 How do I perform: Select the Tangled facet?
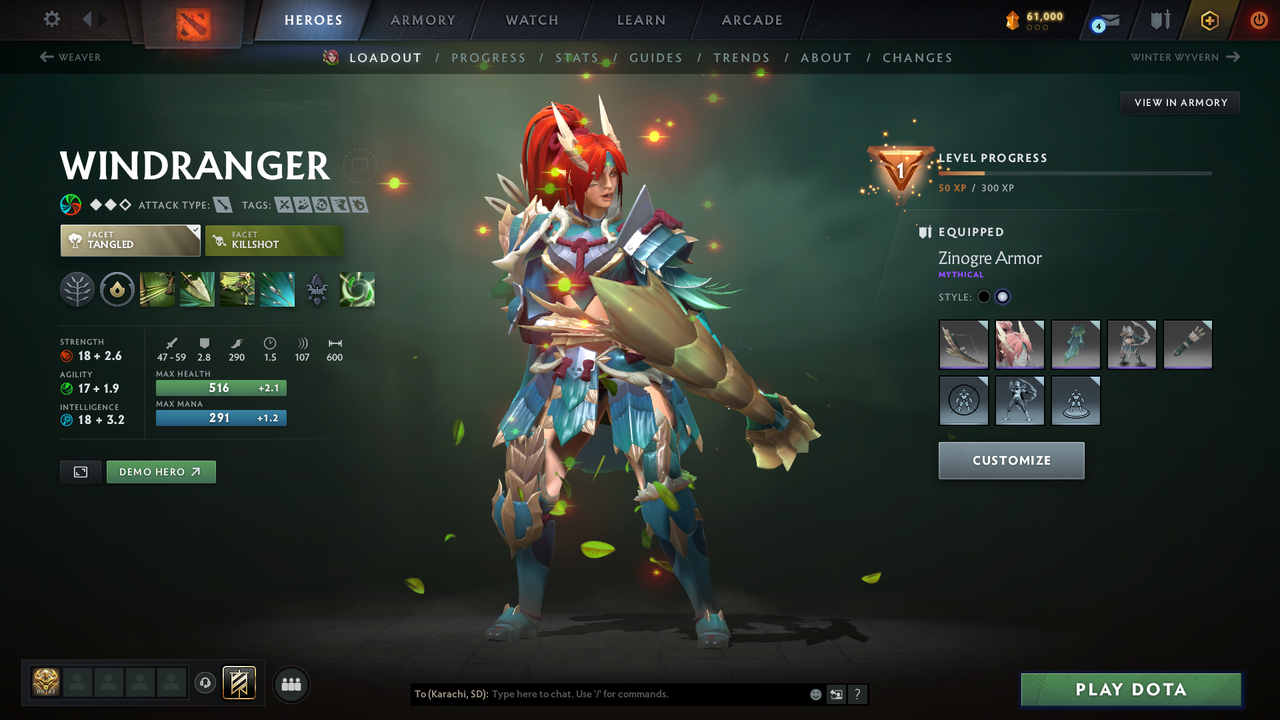pyautogui.click(x=130, y=240)
